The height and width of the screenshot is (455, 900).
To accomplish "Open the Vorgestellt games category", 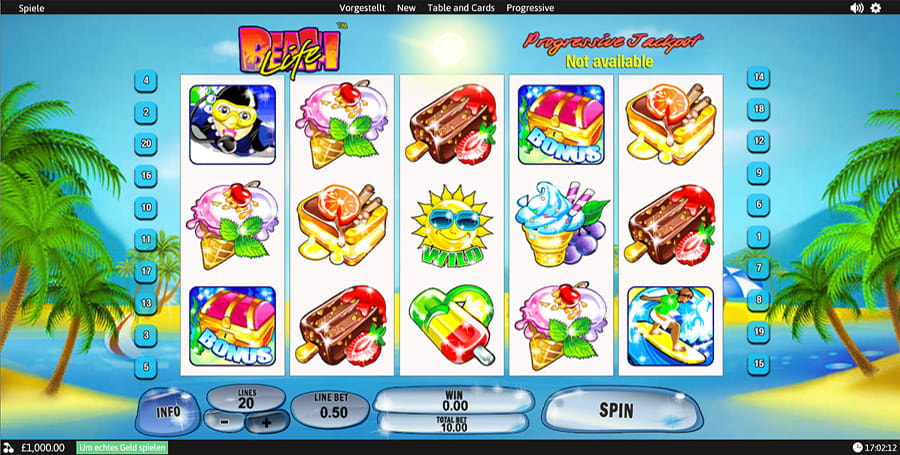I will tap(361, 7).
